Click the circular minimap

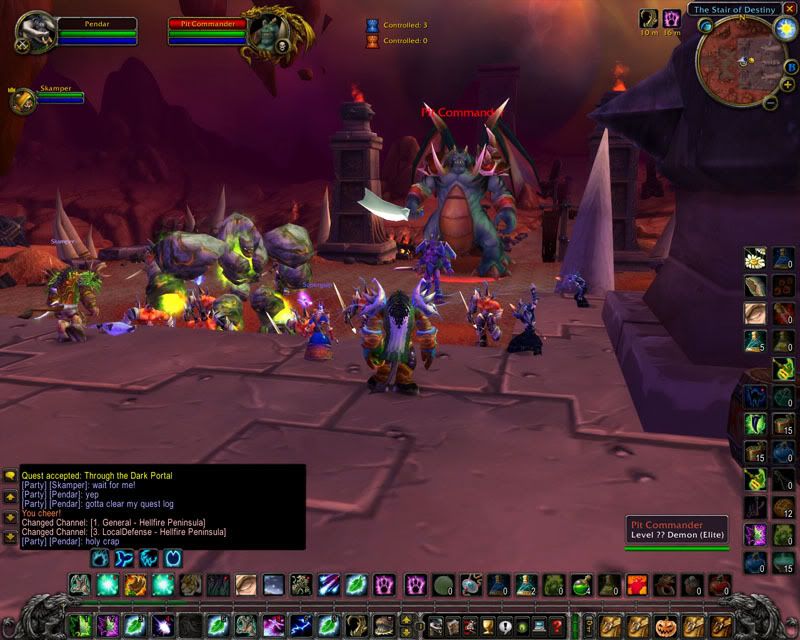741,62
